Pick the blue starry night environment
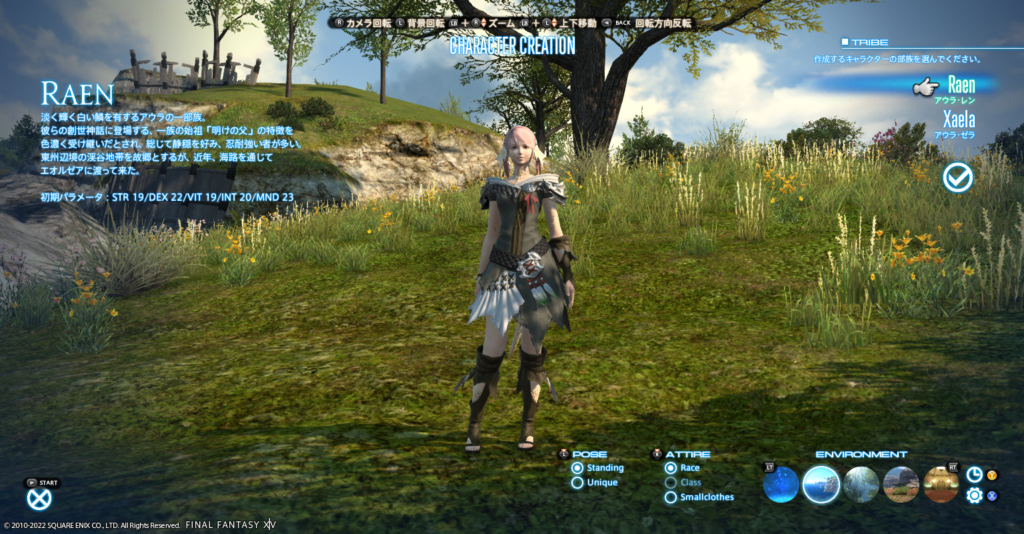This screenshot has width=1024, height=534. [781, 485]
